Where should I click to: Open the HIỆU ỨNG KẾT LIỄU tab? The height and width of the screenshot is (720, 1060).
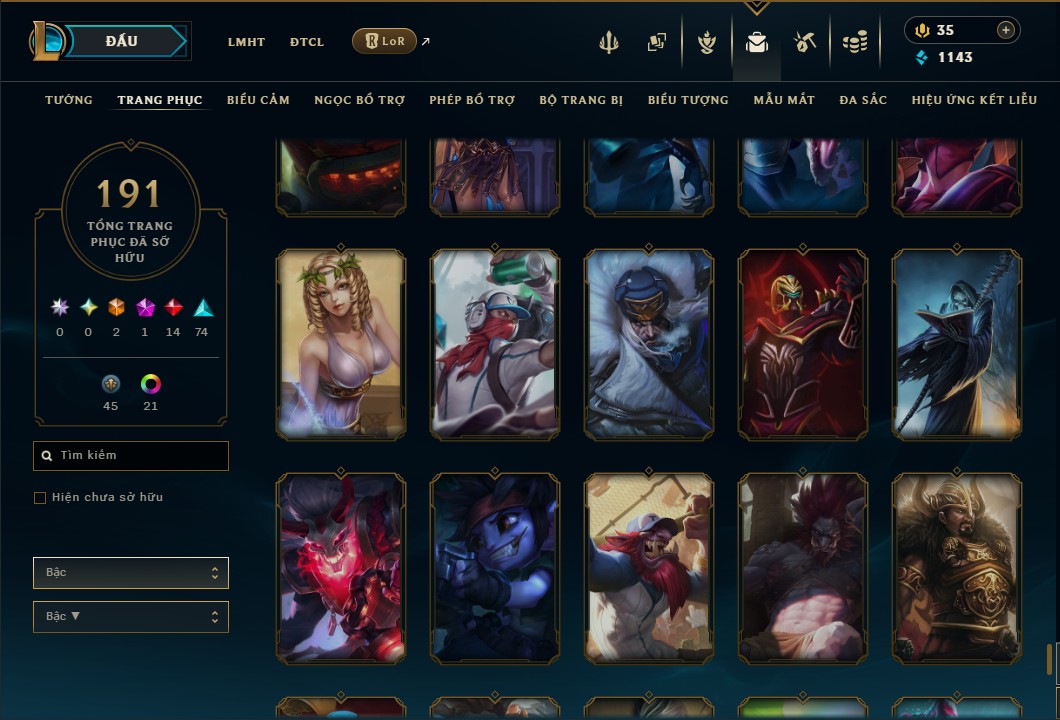click(x=974, y=100)
